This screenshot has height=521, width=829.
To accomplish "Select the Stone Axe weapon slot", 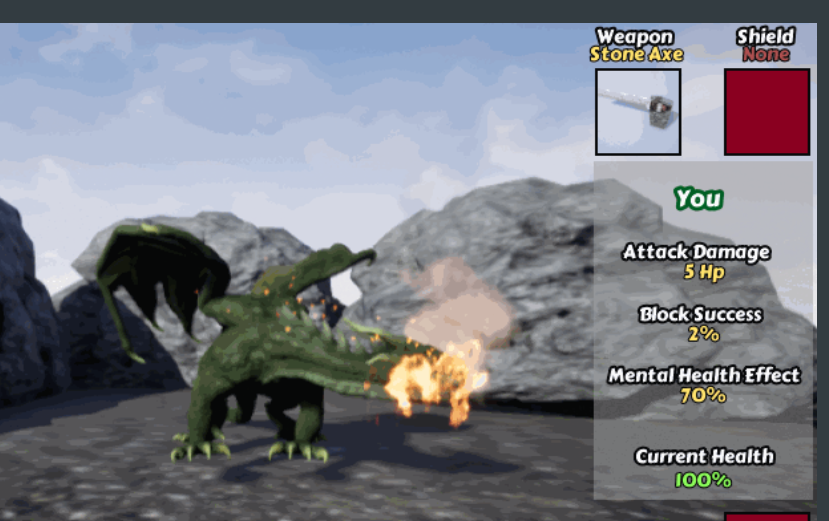I will (638, 112).
